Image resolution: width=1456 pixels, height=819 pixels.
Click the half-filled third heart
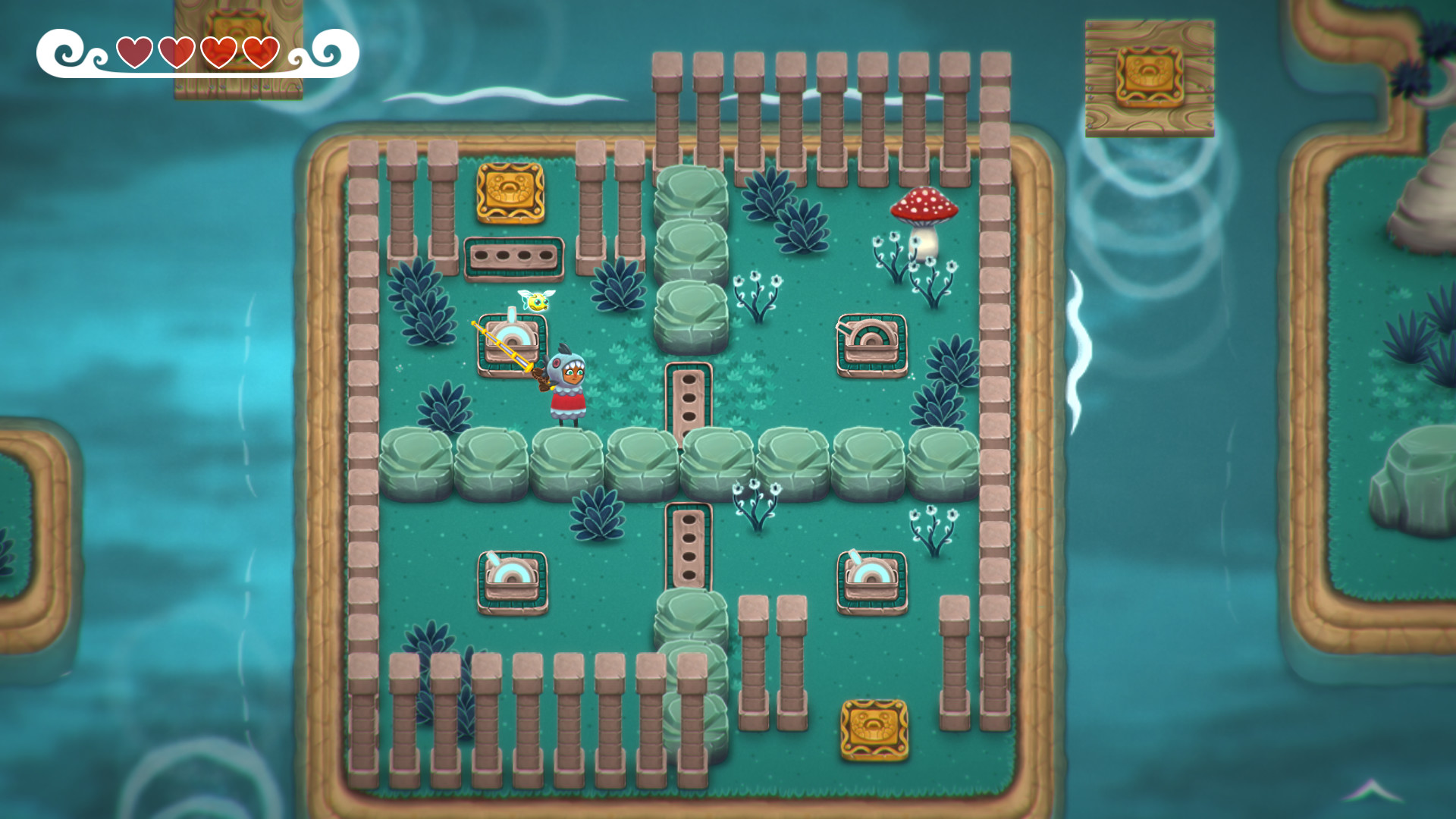219,53
